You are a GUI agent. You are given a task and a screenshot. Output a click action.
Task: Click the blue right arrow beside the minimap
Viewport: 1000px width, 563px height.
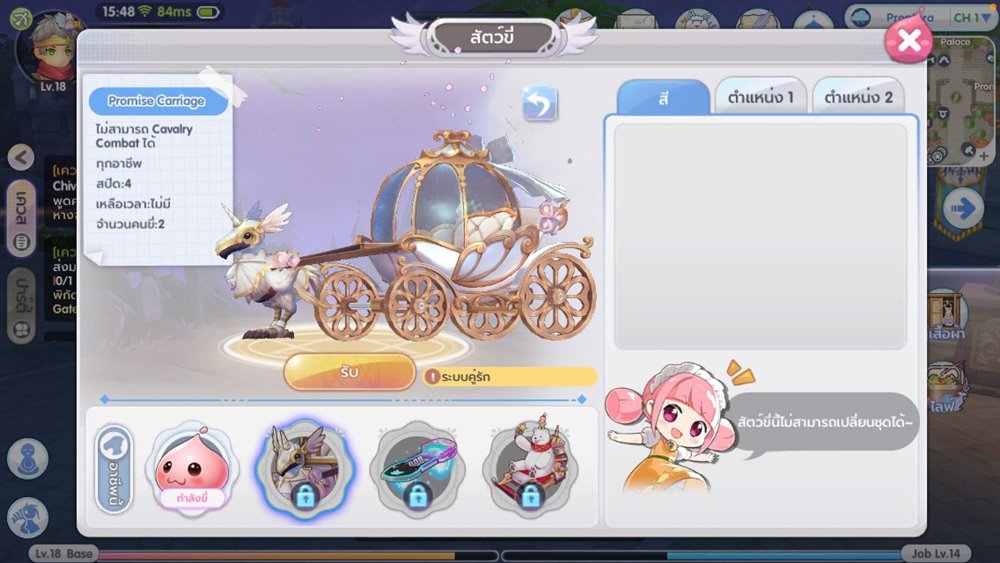coord(964,208)
